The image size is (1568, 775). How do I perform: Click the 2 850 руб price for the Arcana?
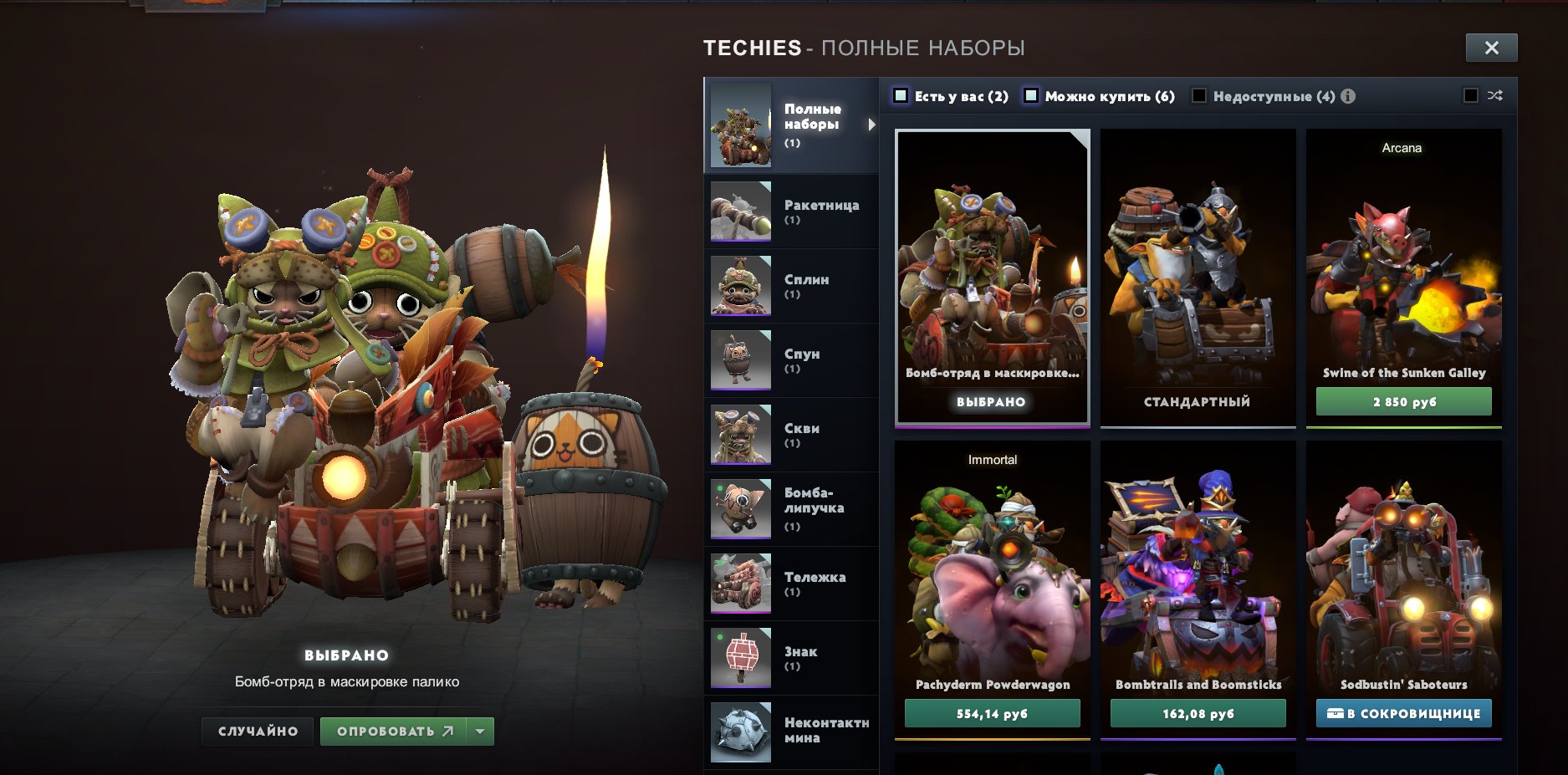pyautogui.click(x=1403, y=401)
